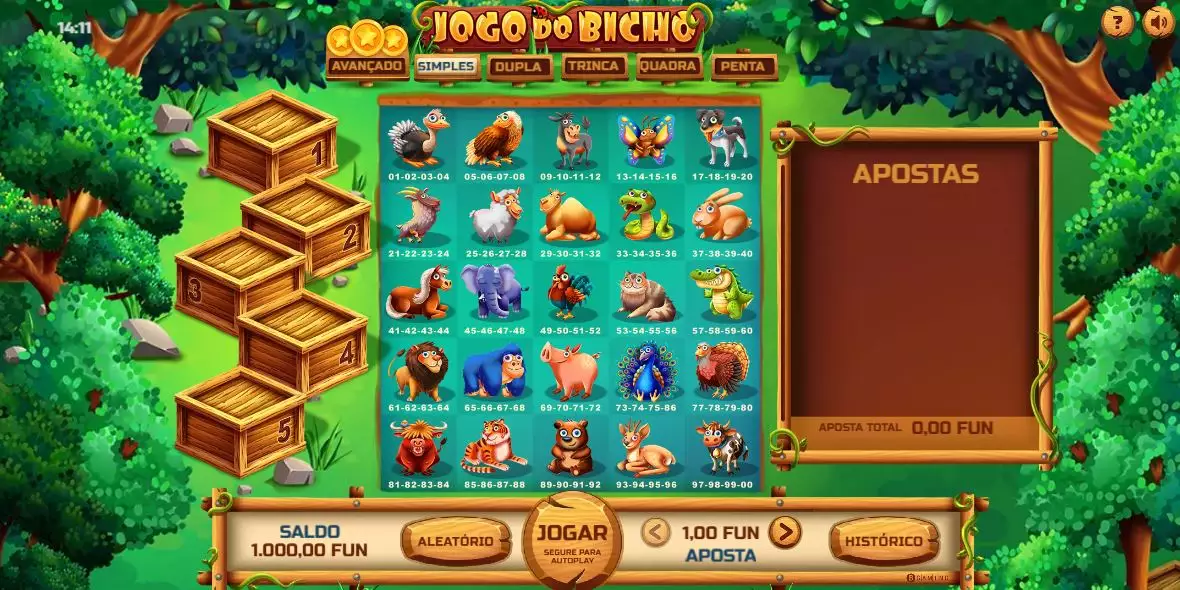
Task: Select the QUADRA bet tab
Action: 668,67
